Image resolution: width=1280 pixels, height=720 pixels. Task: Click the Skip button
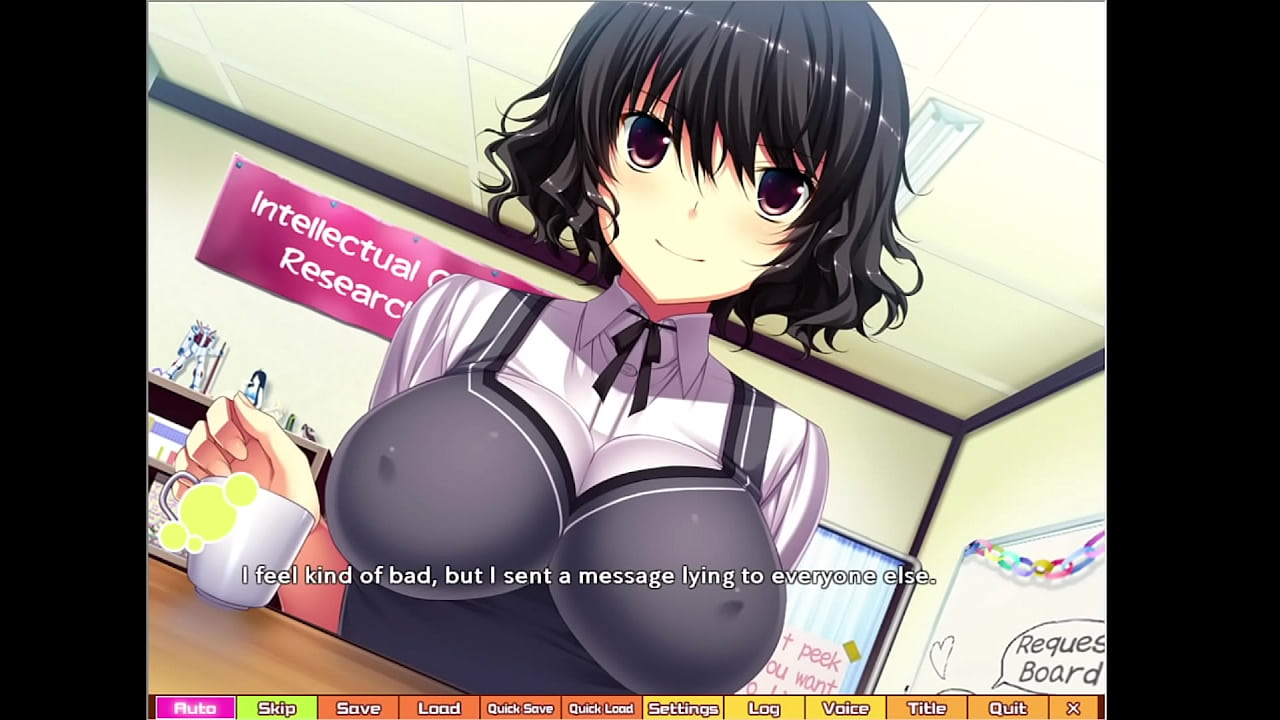pyautogui.click(x=277, y=708)
